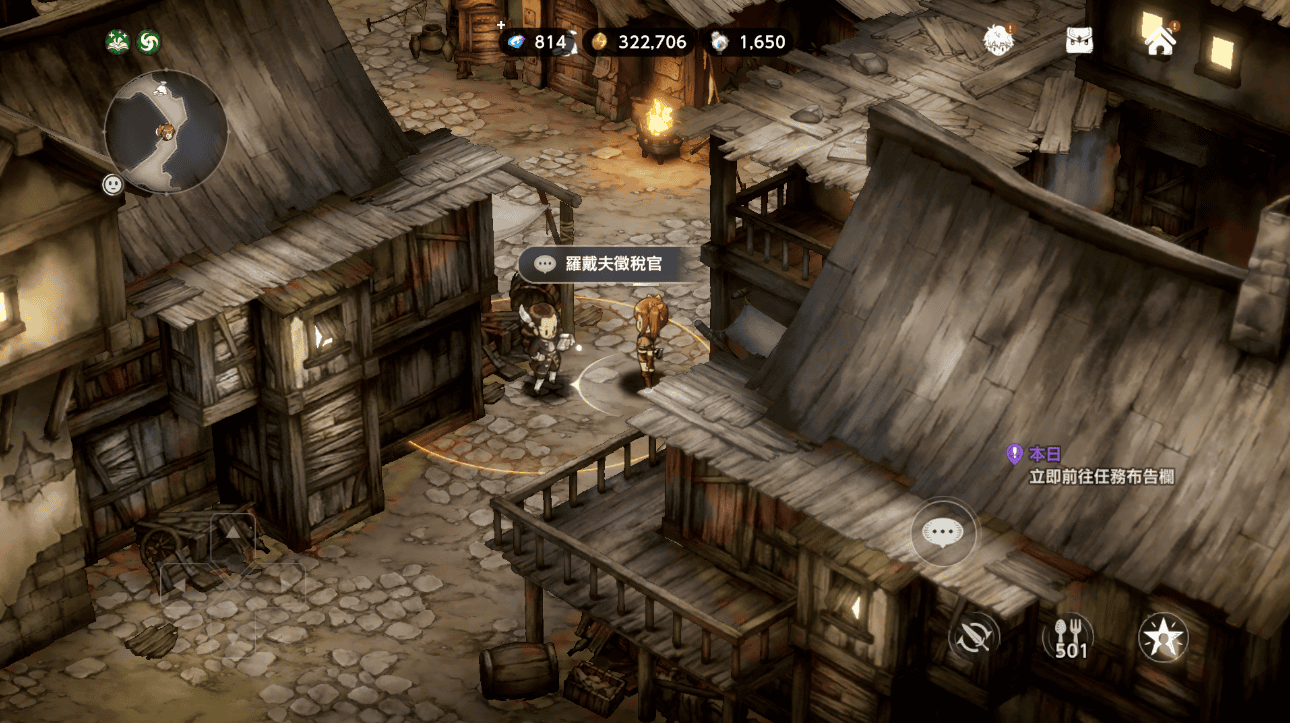
Task: Tap the virtual movement pad's up arrow
Action: pyautogui.click(x=232, y=534)
